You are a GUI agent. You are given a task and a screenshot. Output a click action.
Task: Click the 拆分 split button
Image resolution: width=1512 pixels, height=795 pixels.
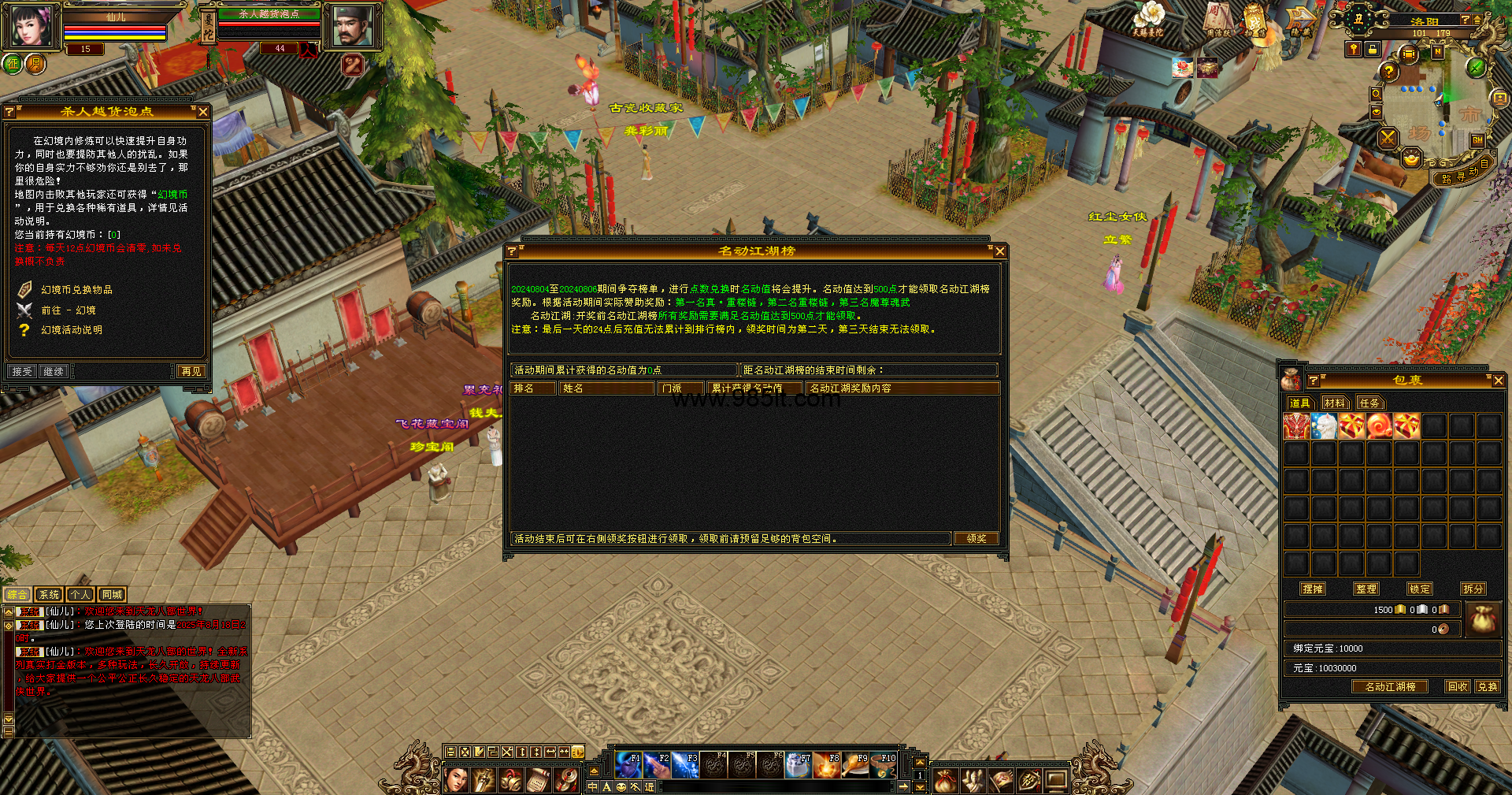pos(1473,589)
